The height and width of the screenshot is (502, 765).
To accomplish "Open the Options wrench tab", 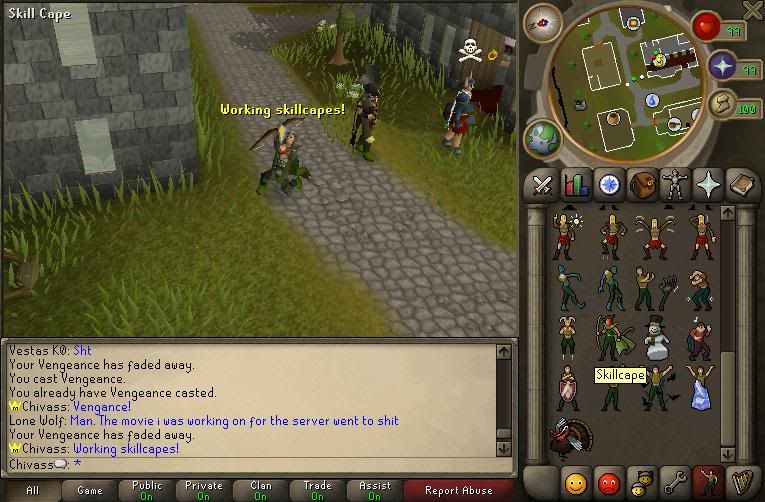I will coord(675,481).
